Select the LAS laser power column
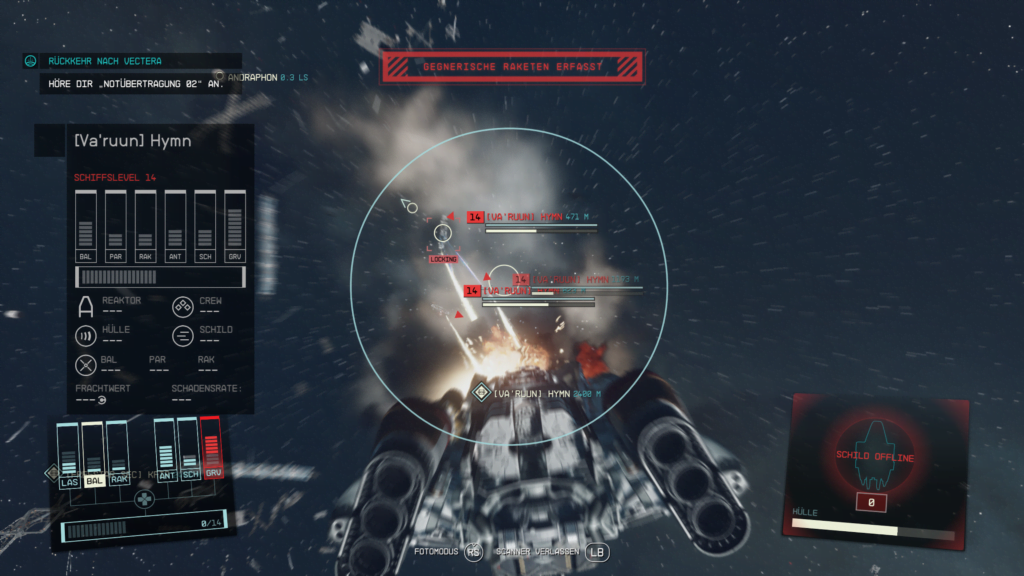 click(x=68, y=454)
